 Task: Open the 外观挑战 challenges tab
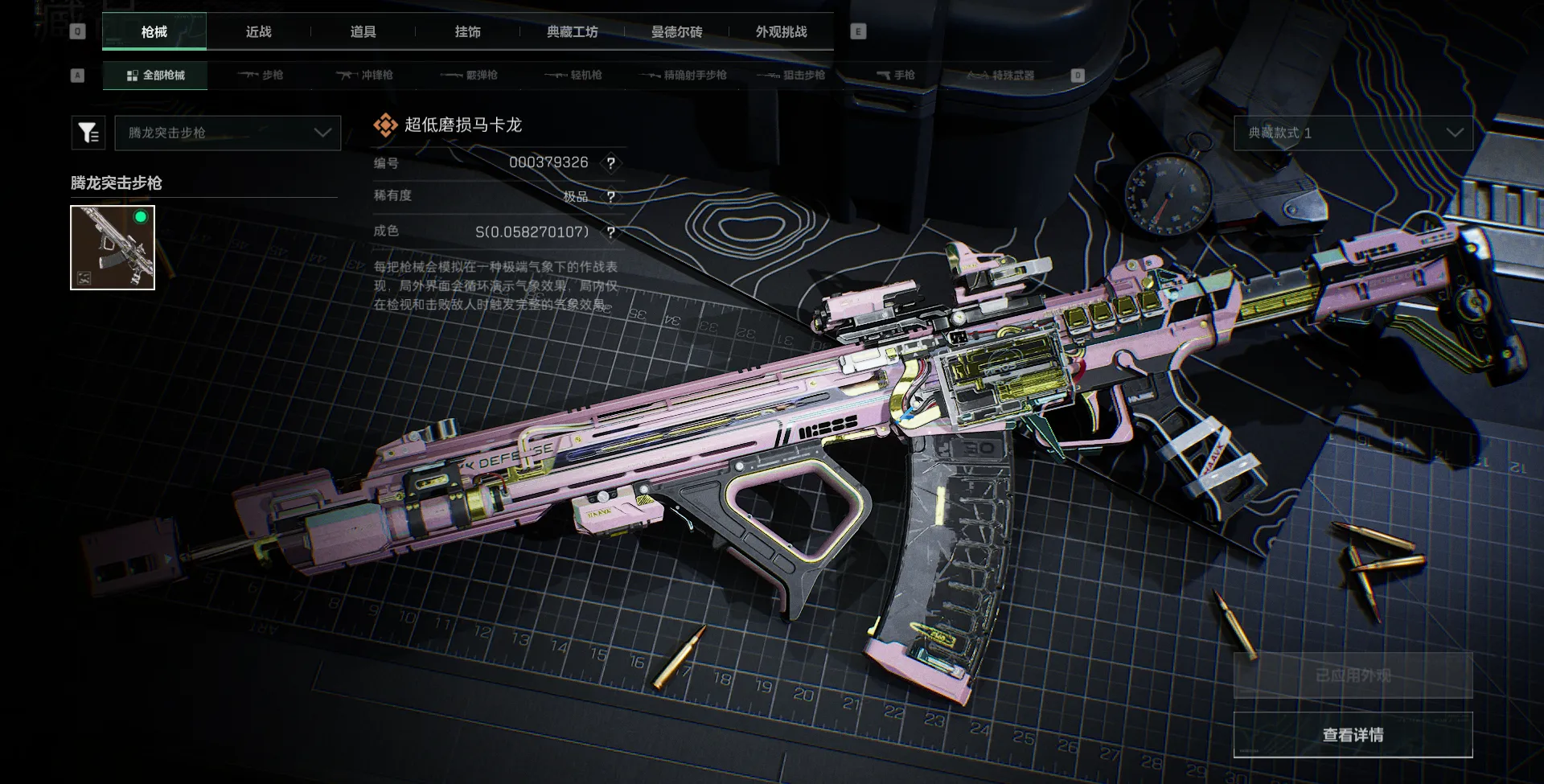tap(781, 31)
